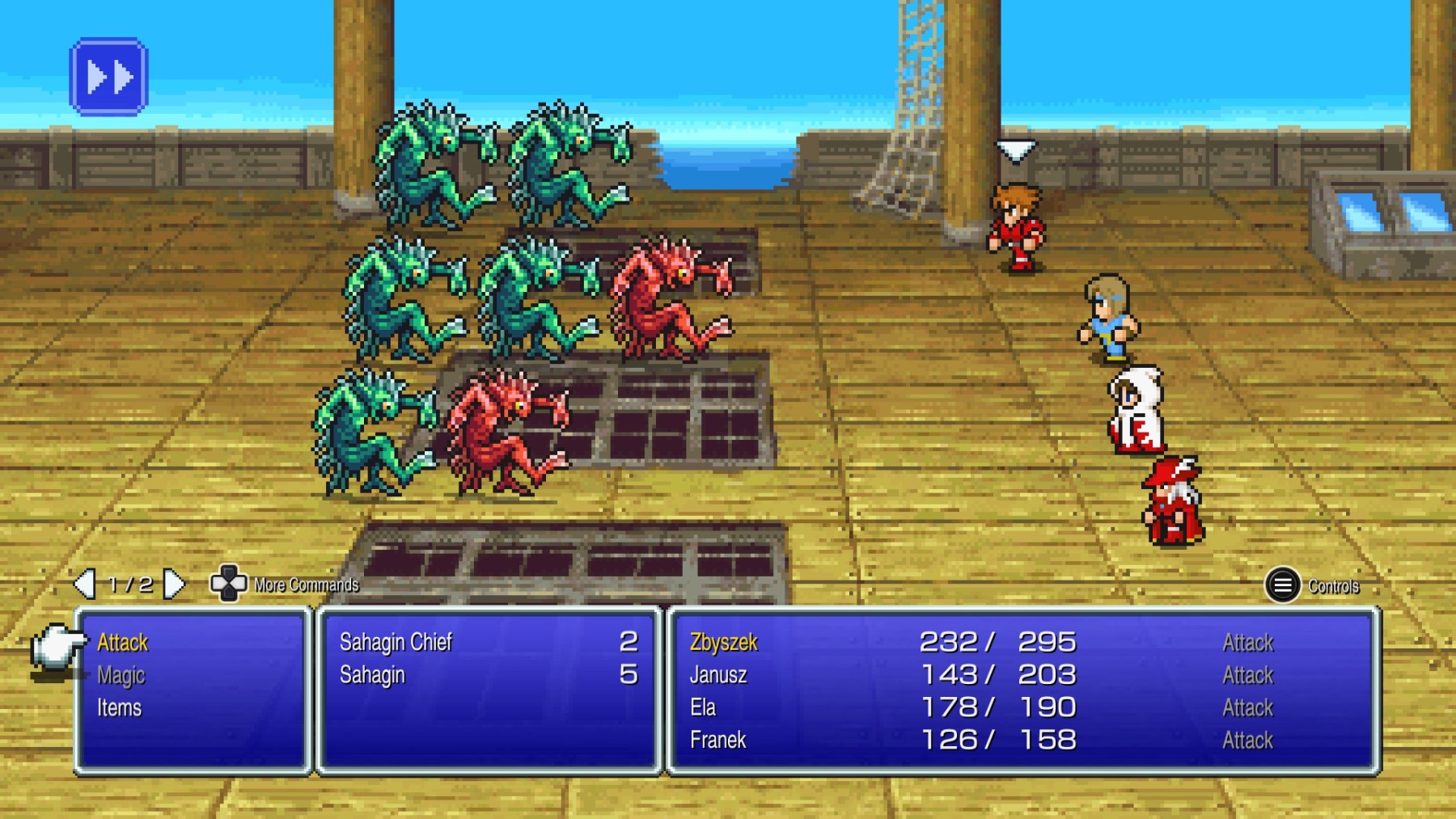Select the Sahagin enemy group entry
The height and width of the screenshot is (819, 1456).
tap(372, 676)
